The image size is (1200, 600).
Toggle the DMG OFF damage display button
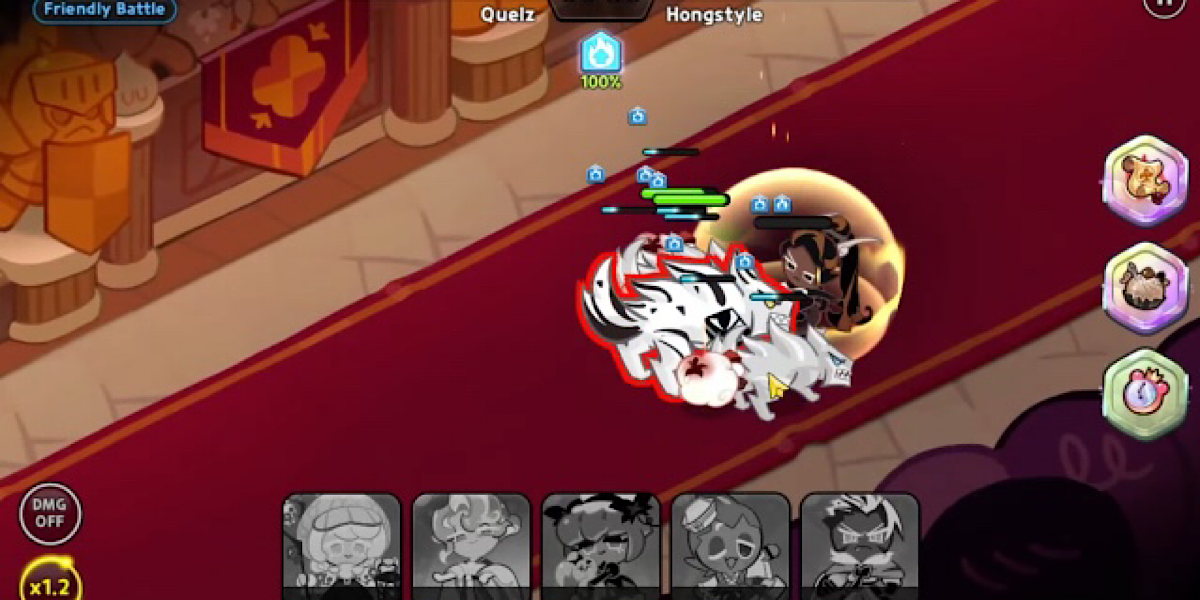tap(50, 514)
